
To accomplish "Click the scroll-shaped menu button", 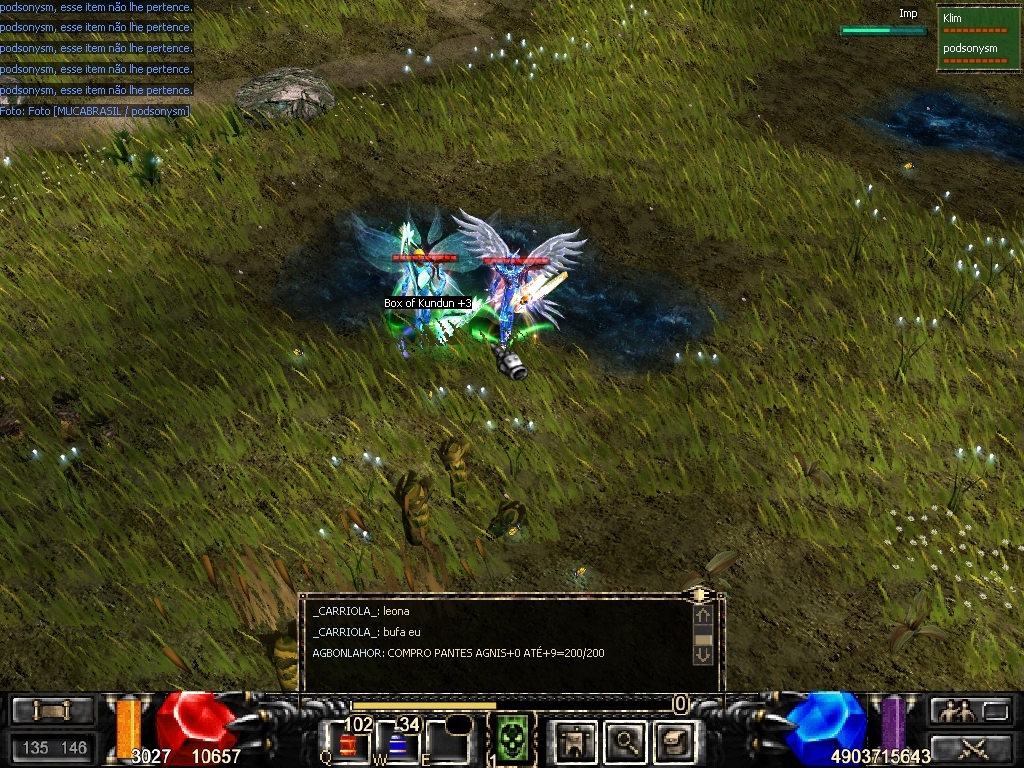I will (x=53, y=711).
